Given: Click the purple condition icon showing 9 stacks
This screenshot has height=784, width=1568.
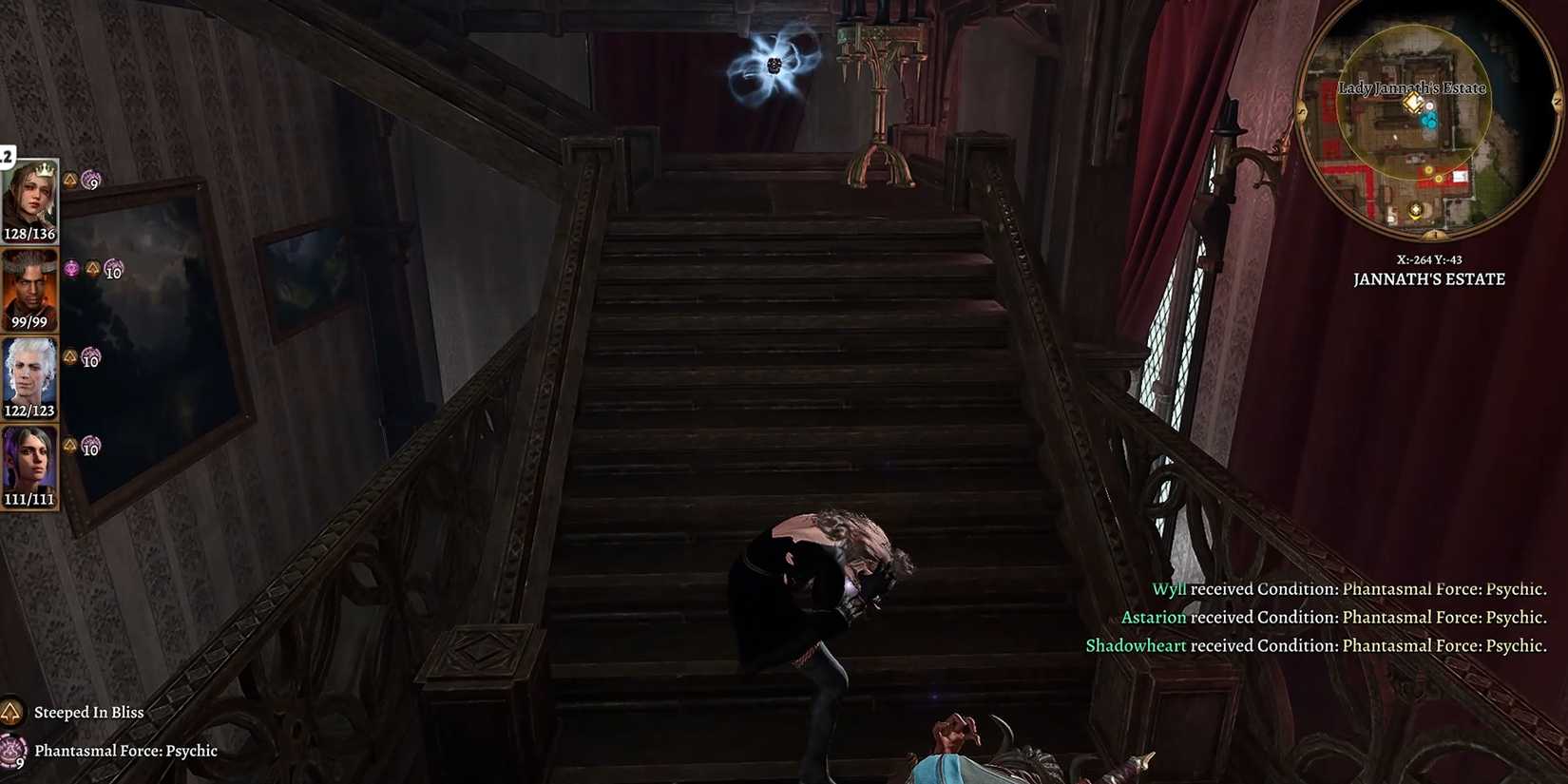Looking at the screenshot, I should coord(91,179).
